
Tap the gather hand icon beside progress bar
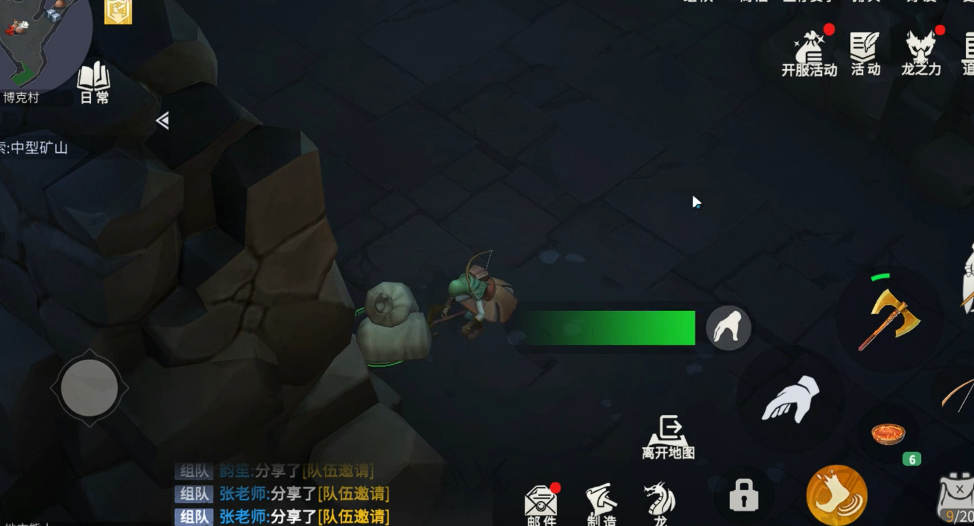pos(728,328)
